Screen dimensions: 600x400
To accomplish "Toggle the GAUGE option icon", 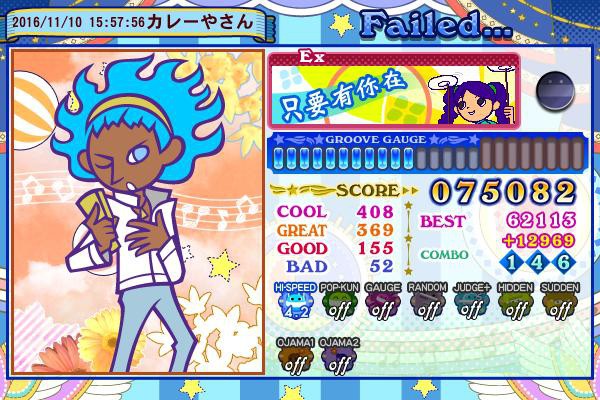I will click(x=384, y=304).
